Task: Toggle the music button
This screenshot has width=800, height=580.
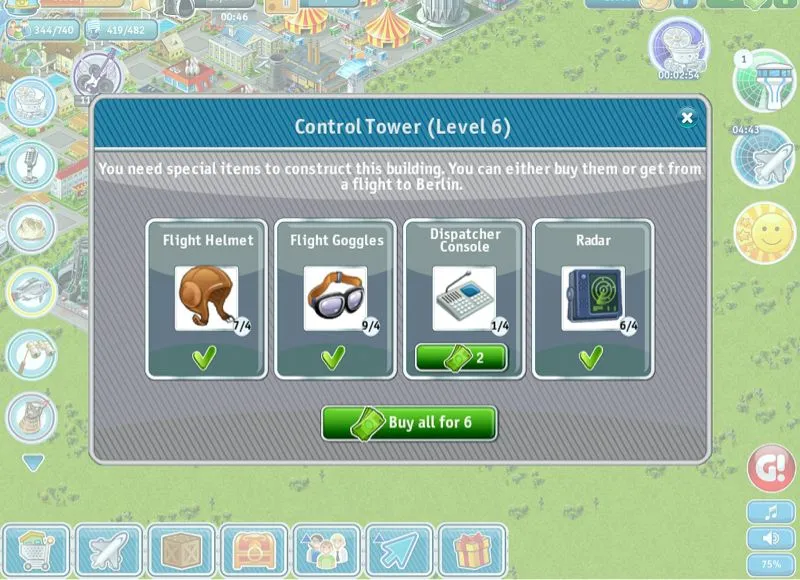Action: point(771,513)
